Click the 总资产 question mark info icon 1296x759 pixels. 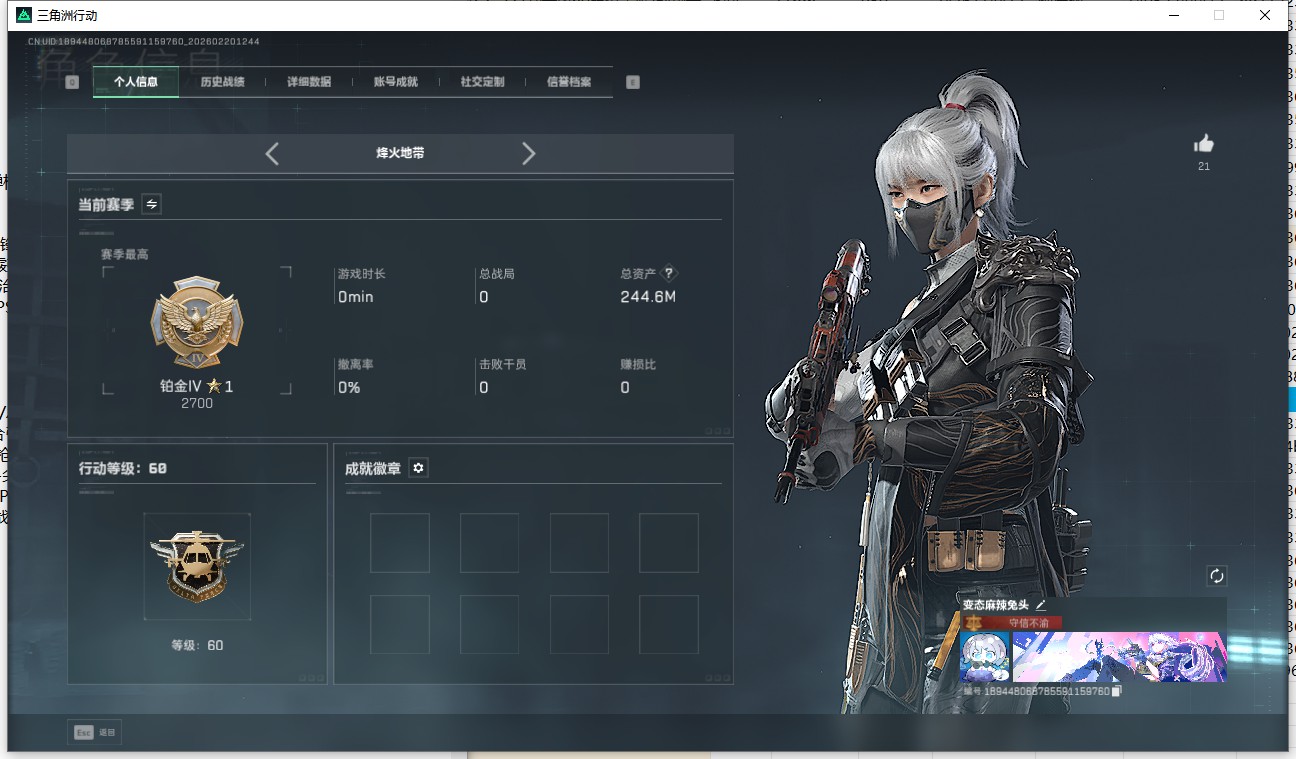click(x=668, y=271)
